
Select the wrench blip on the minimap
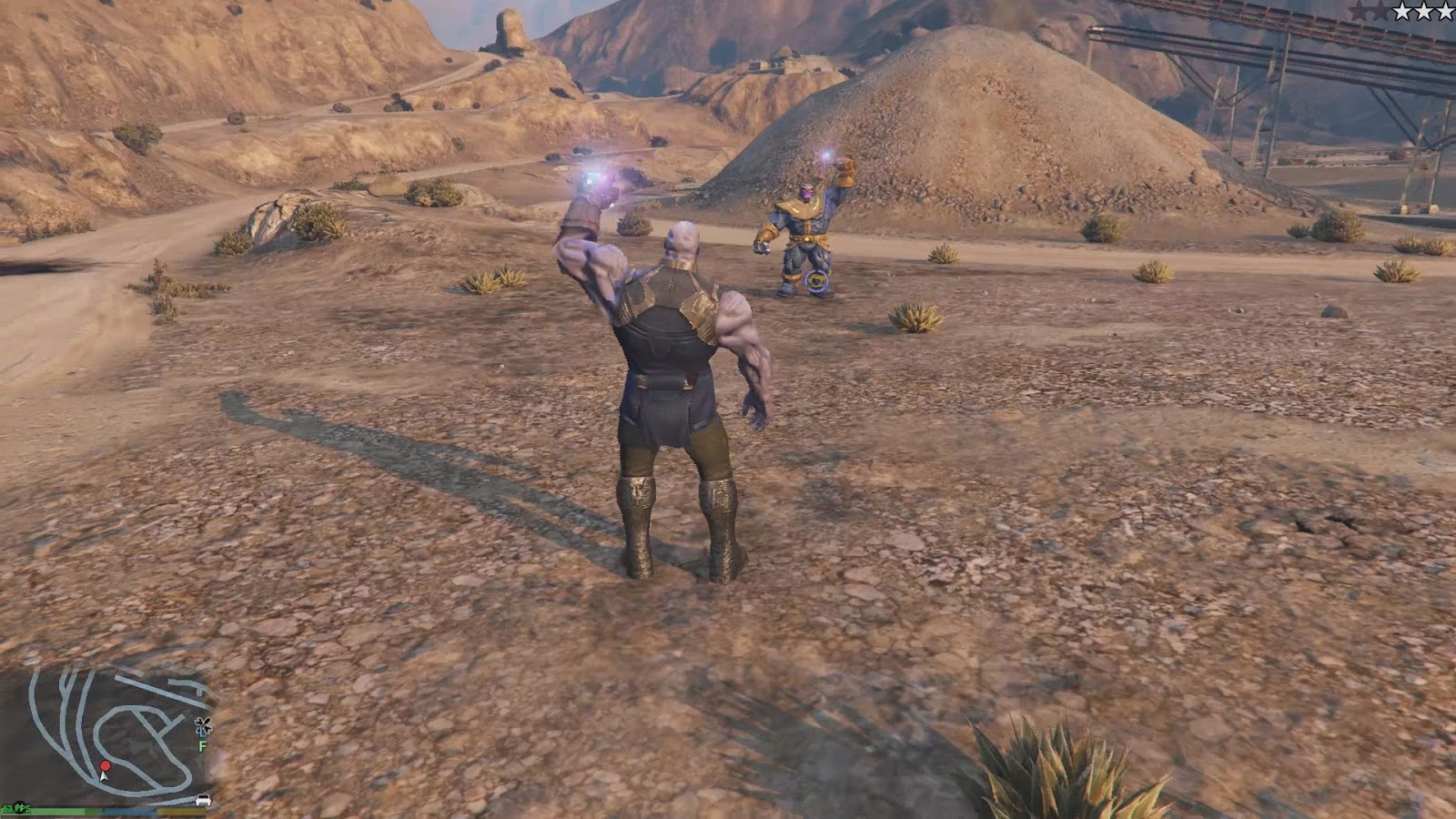pyautogui.click(x=203, y=724)
